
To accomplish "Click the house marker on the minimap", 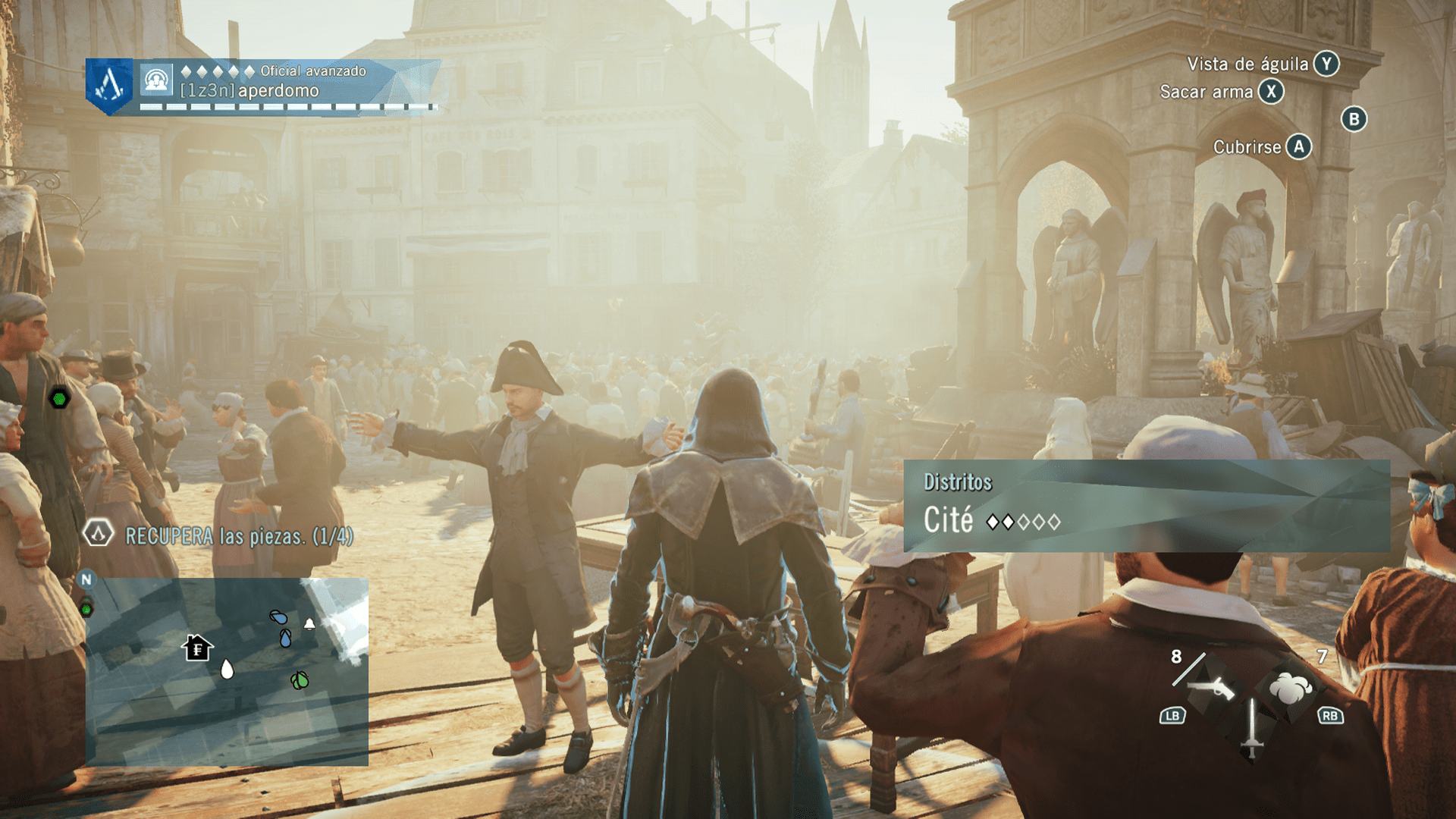I will coord(197,648).
